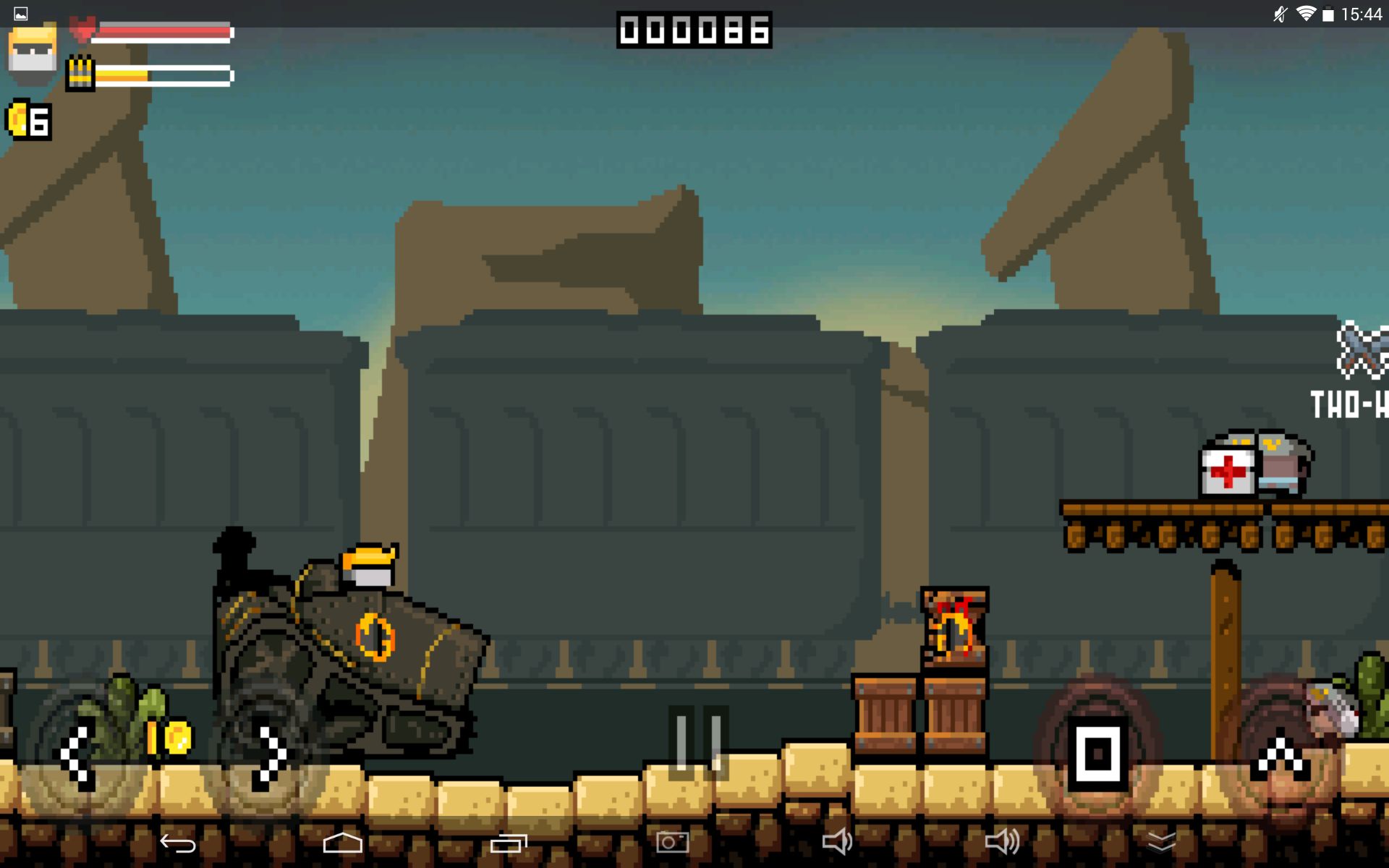This screenshot has height=868, width=1389.
Task: Tap the move-left arrow control
Action: pyautogui.click(x=77, y=757)
